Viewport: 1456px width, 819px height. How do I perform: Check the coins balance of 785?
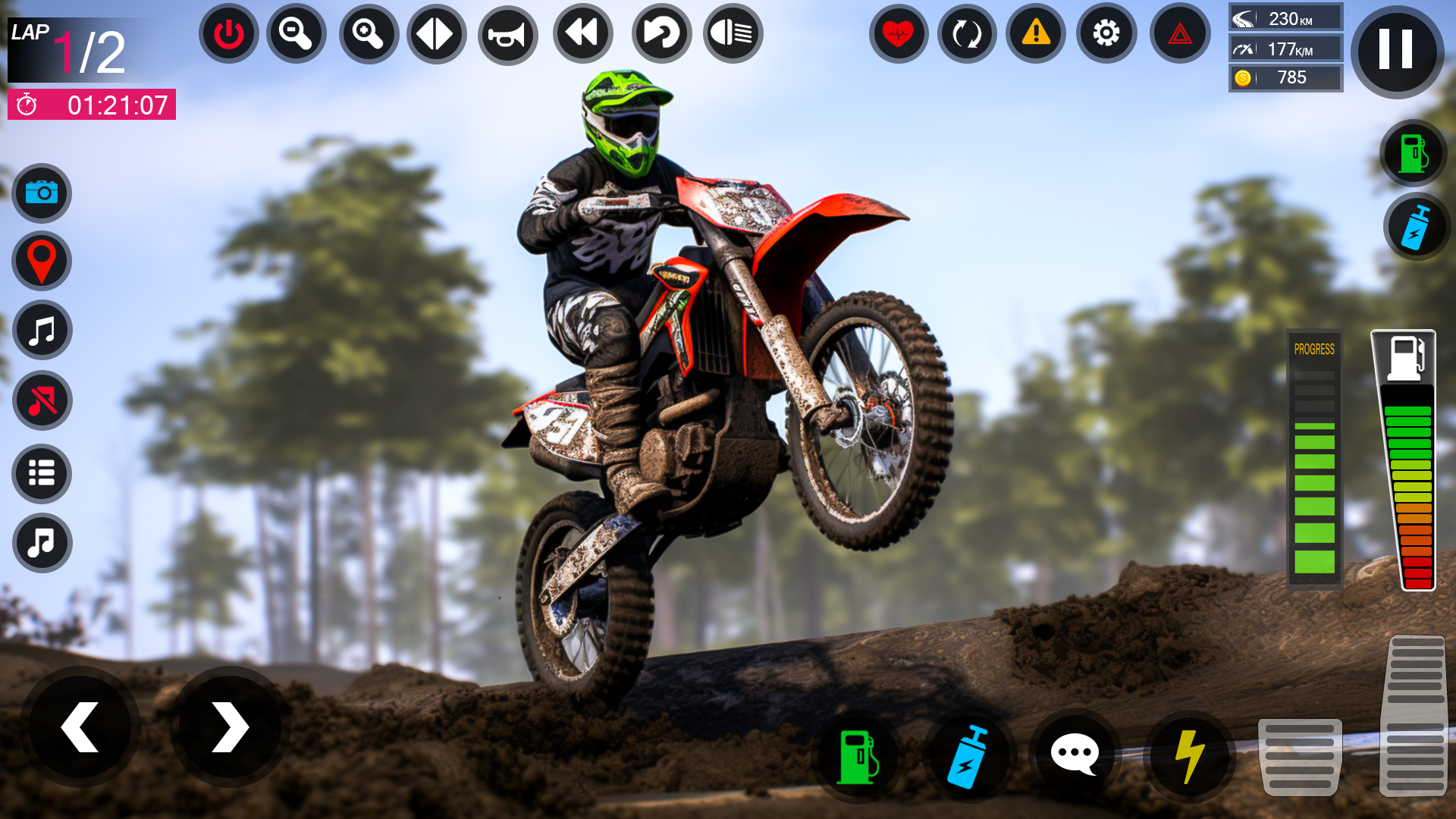coord(1285,77)
